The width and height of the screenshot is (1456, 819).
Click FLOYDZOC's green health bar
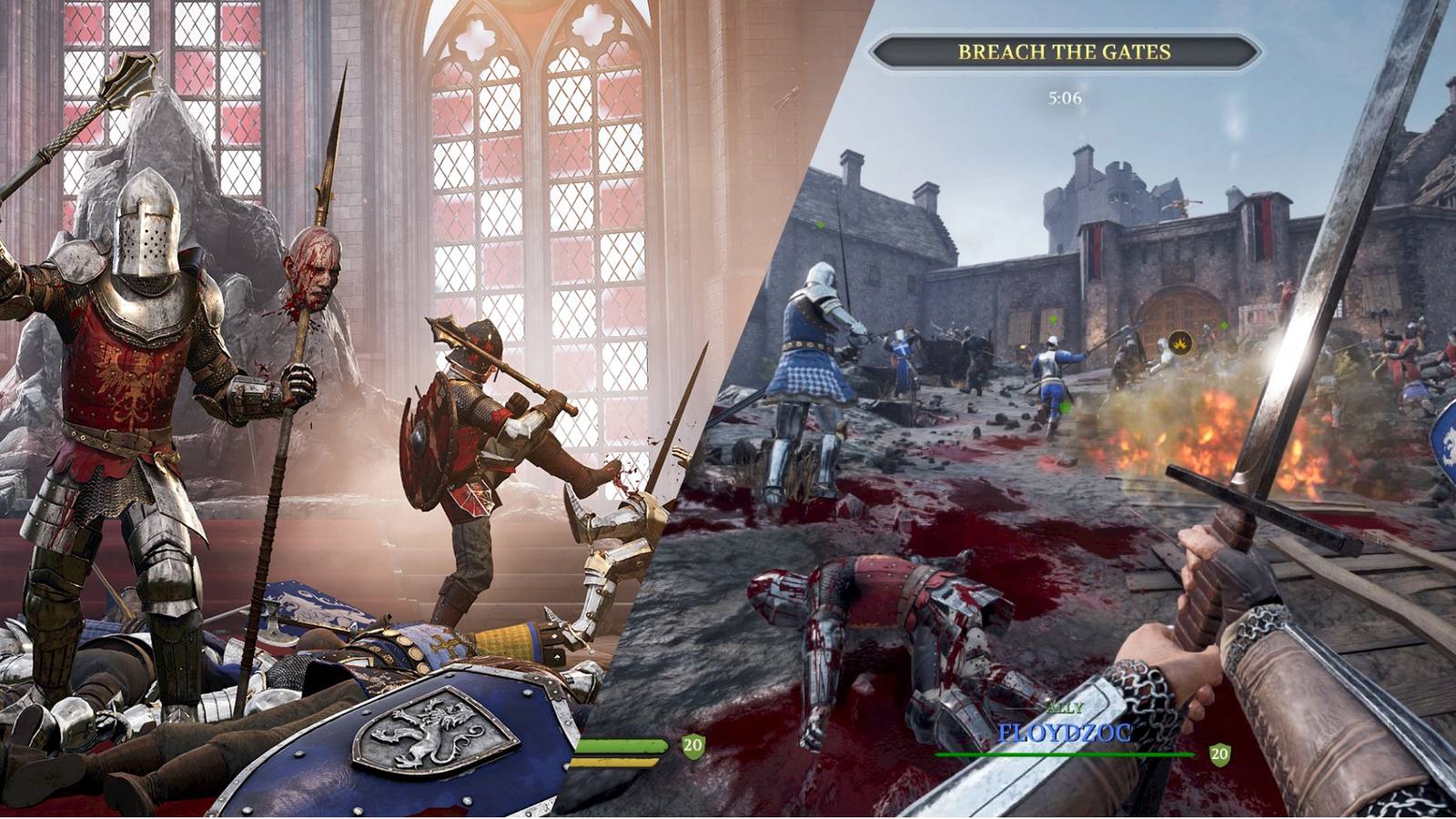1065,753
